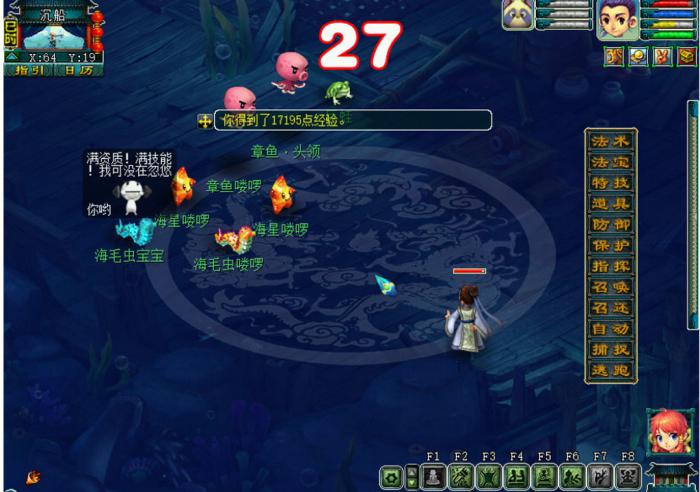The image size is (700, 492).
Task: Choose the 召唤 summon pet command
Action: [609, 288]
